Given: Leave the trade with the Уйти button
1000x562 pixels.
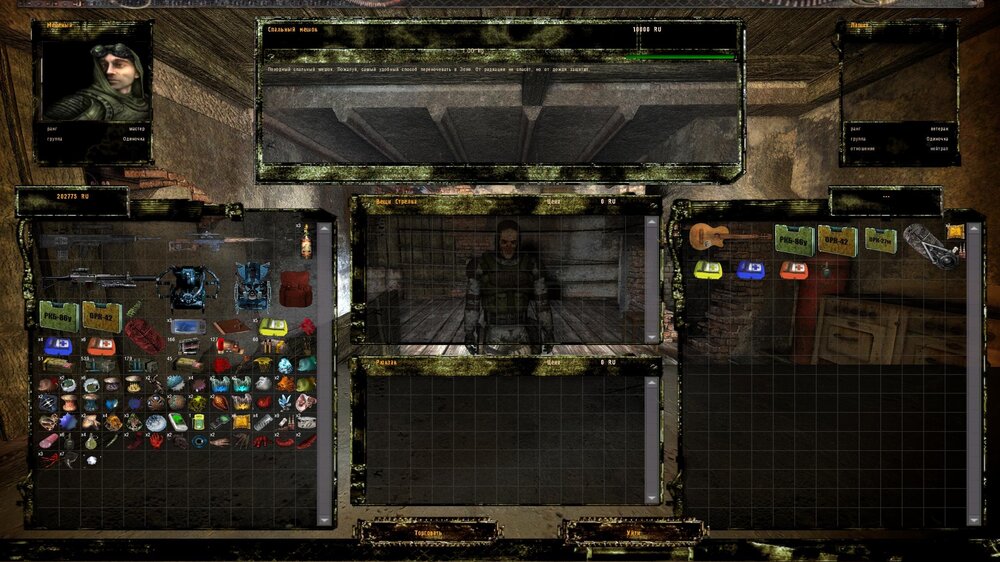Looking at the screenshot, I should click(634, 533).
